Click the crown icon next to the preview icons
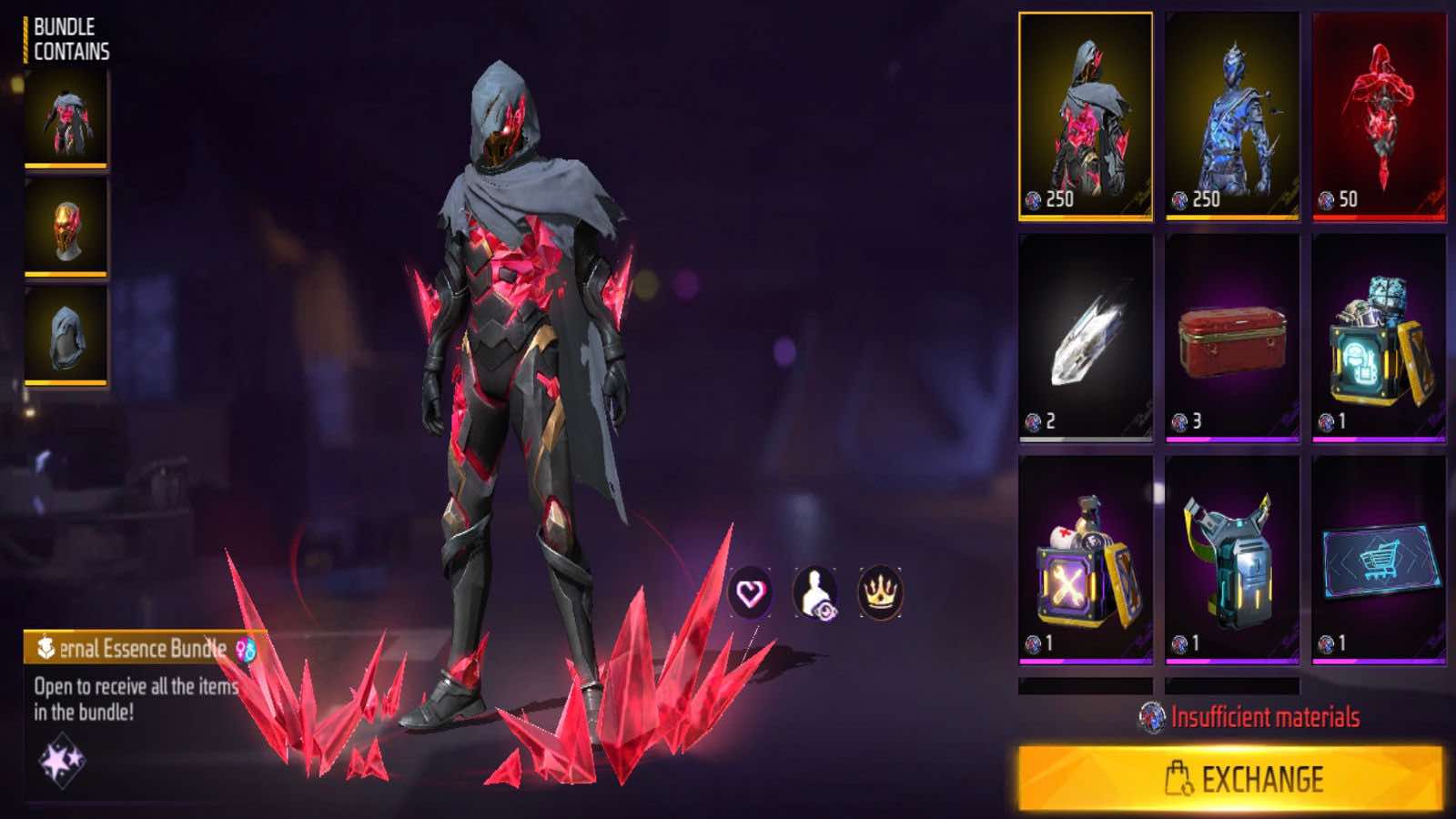The height and width of the screenshot is (819, 1456). coord(877,592)
